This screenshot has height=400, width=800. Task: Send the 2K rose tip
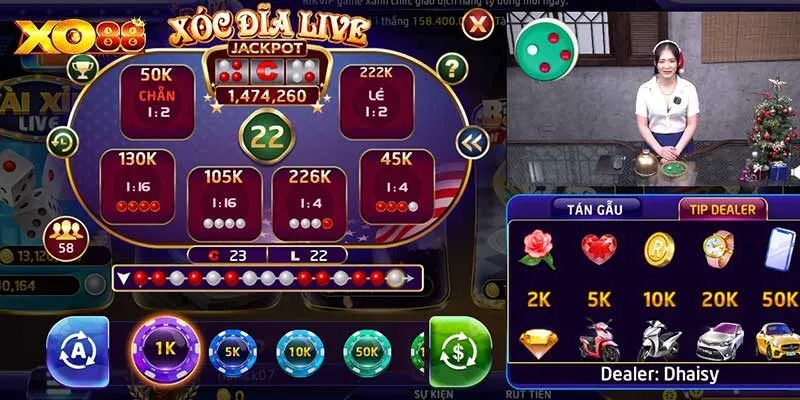(537, 249)
